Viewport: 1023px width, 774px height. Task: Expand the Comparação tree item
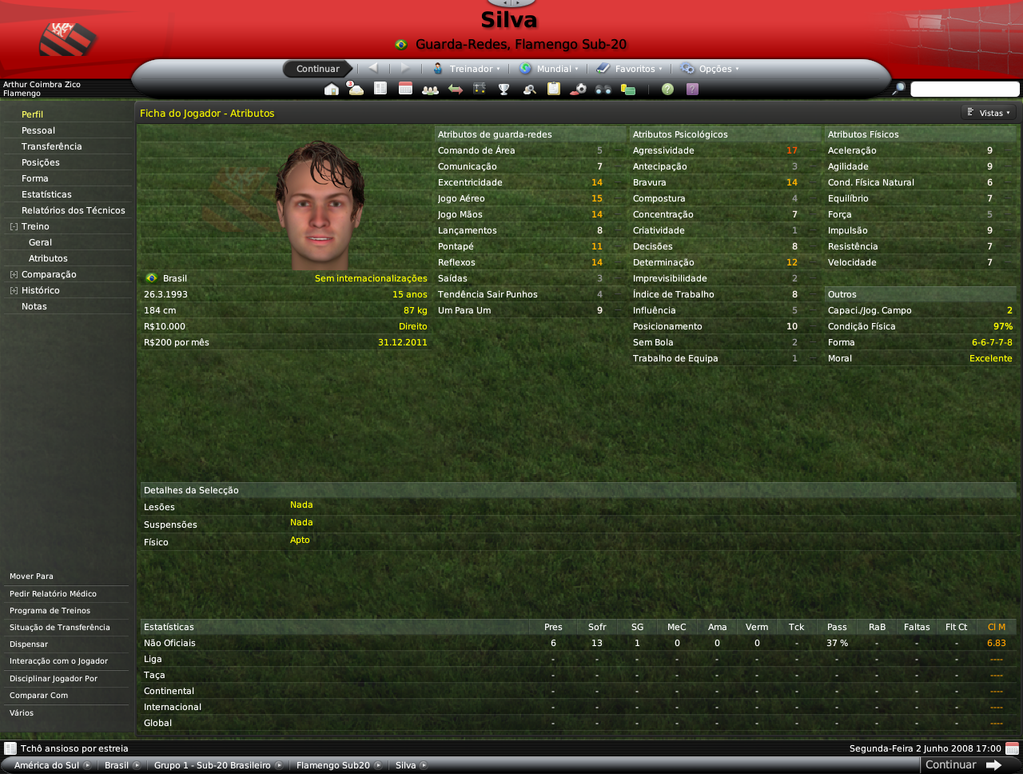[48, 274]
